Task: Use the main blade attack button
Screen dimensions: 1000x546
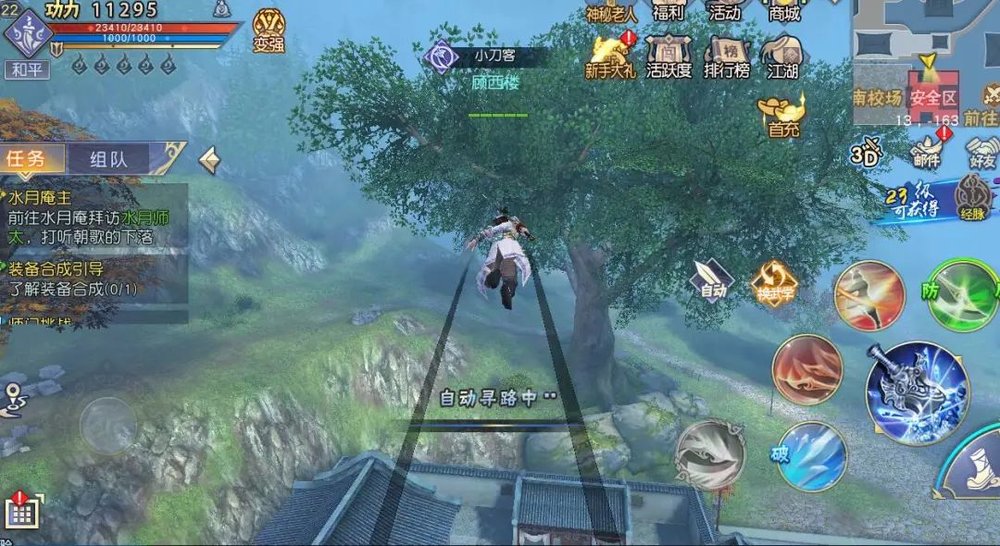Action: point(915,391)
